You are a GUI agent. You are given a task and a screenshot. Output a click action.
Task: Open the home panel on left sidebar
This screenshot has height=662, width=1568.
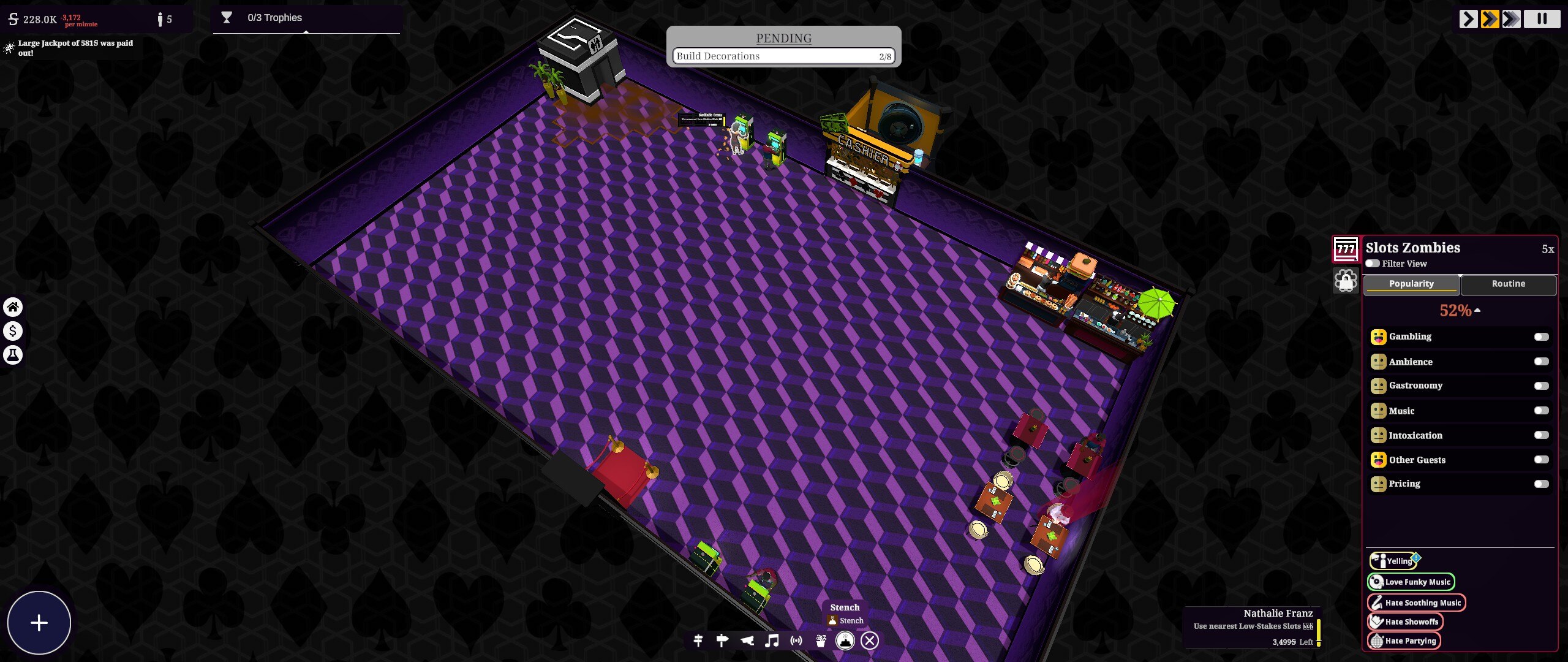coord(13,307)
